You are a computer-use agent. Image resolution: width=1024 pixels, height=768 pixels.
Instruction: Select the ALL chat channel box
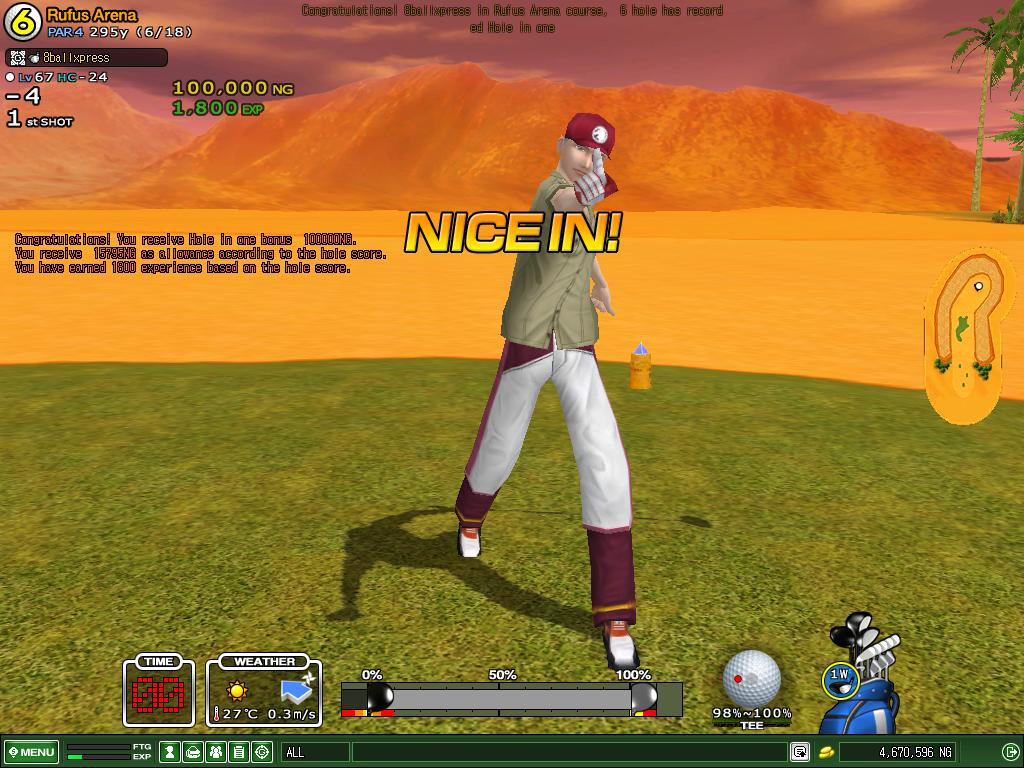point(315,752)
